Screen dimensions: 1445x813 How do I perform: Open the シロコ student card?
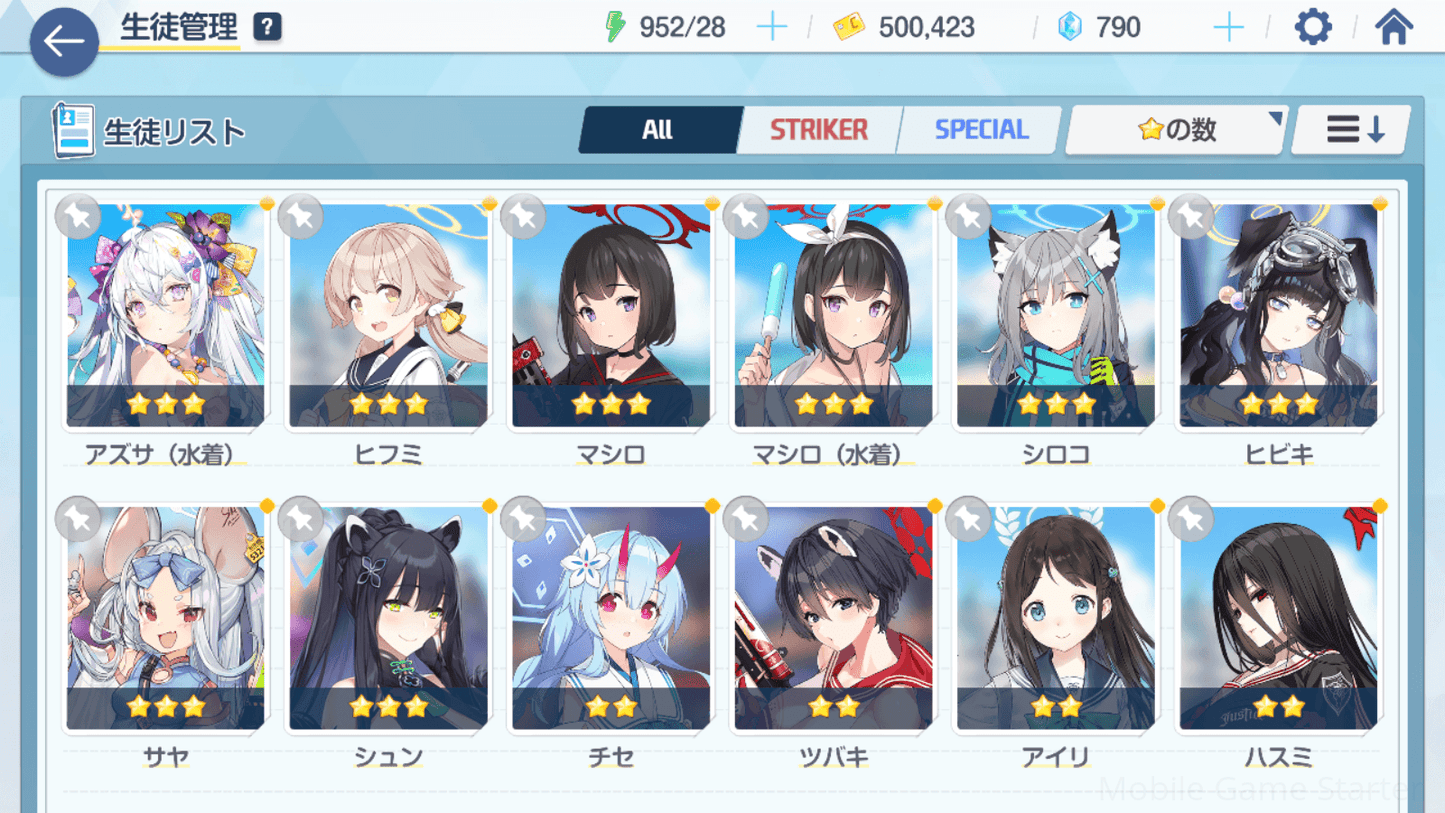coord(1055,316)
